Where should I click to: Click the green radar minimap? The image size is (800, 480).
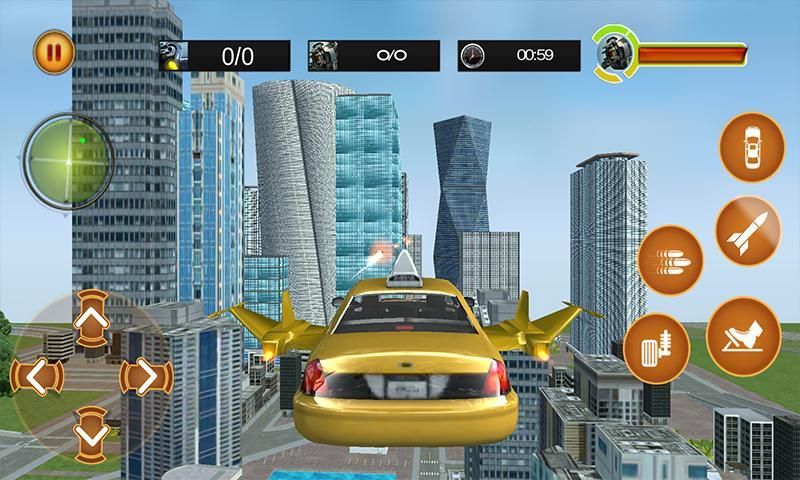[67, 157]
